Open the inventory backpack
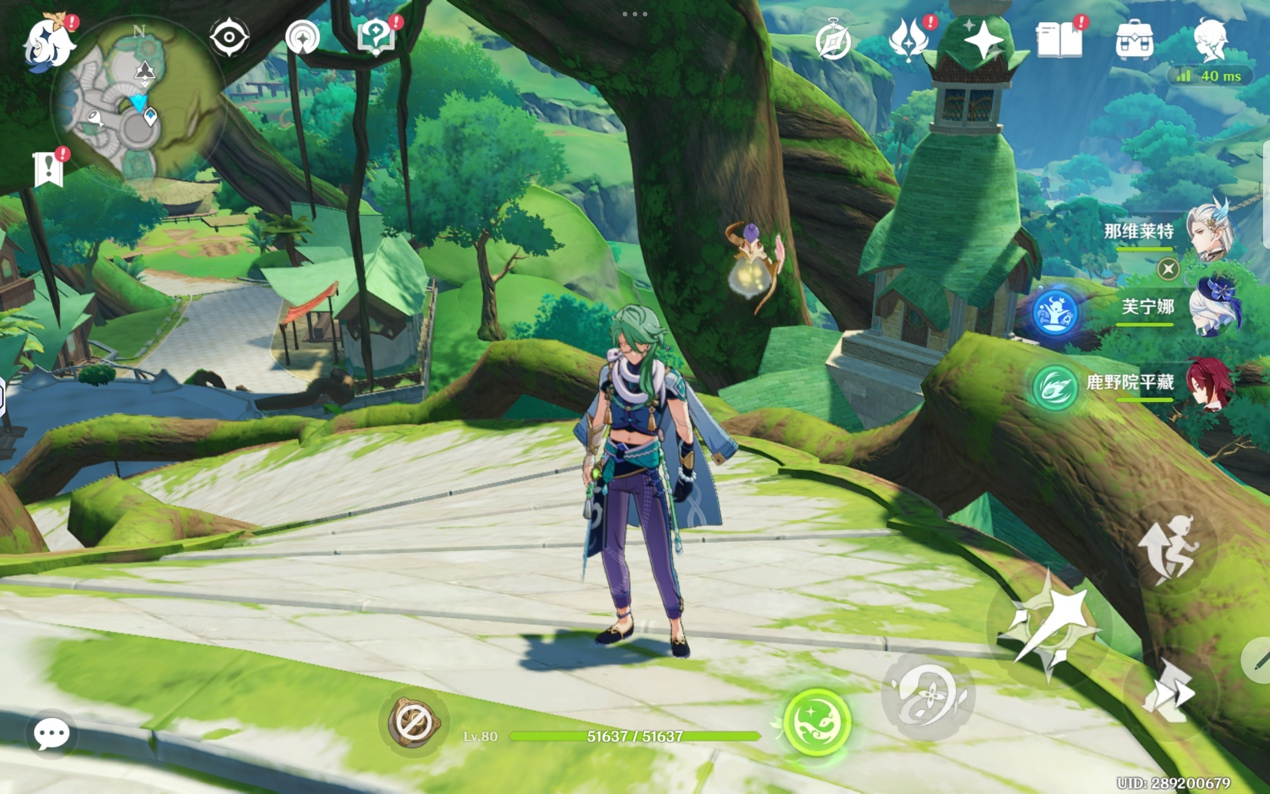Screen dimensions: 1270x794 point(1134,41)
